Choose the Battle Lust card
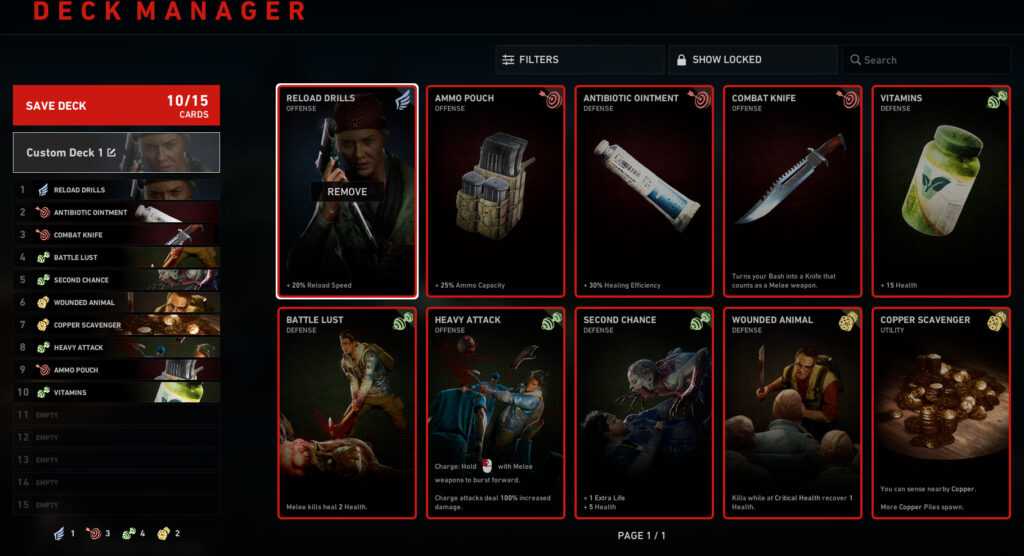The height and width of the screenshot is (556, 1024). tap(347, 413)
